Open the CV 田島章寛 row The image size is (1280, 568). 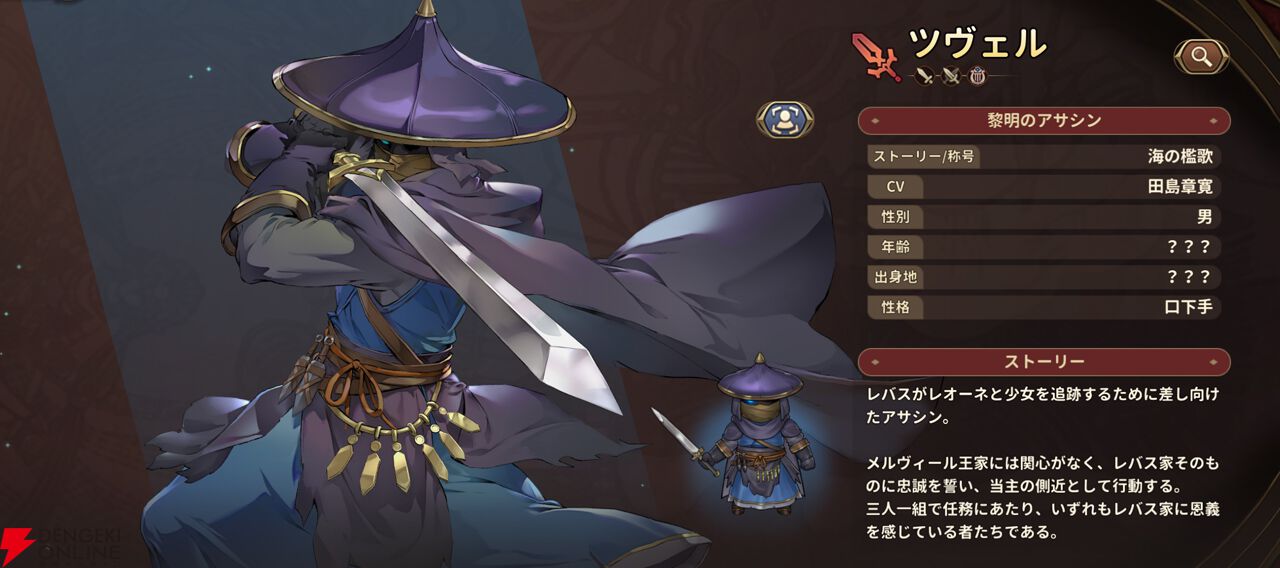click(1044, 186)
